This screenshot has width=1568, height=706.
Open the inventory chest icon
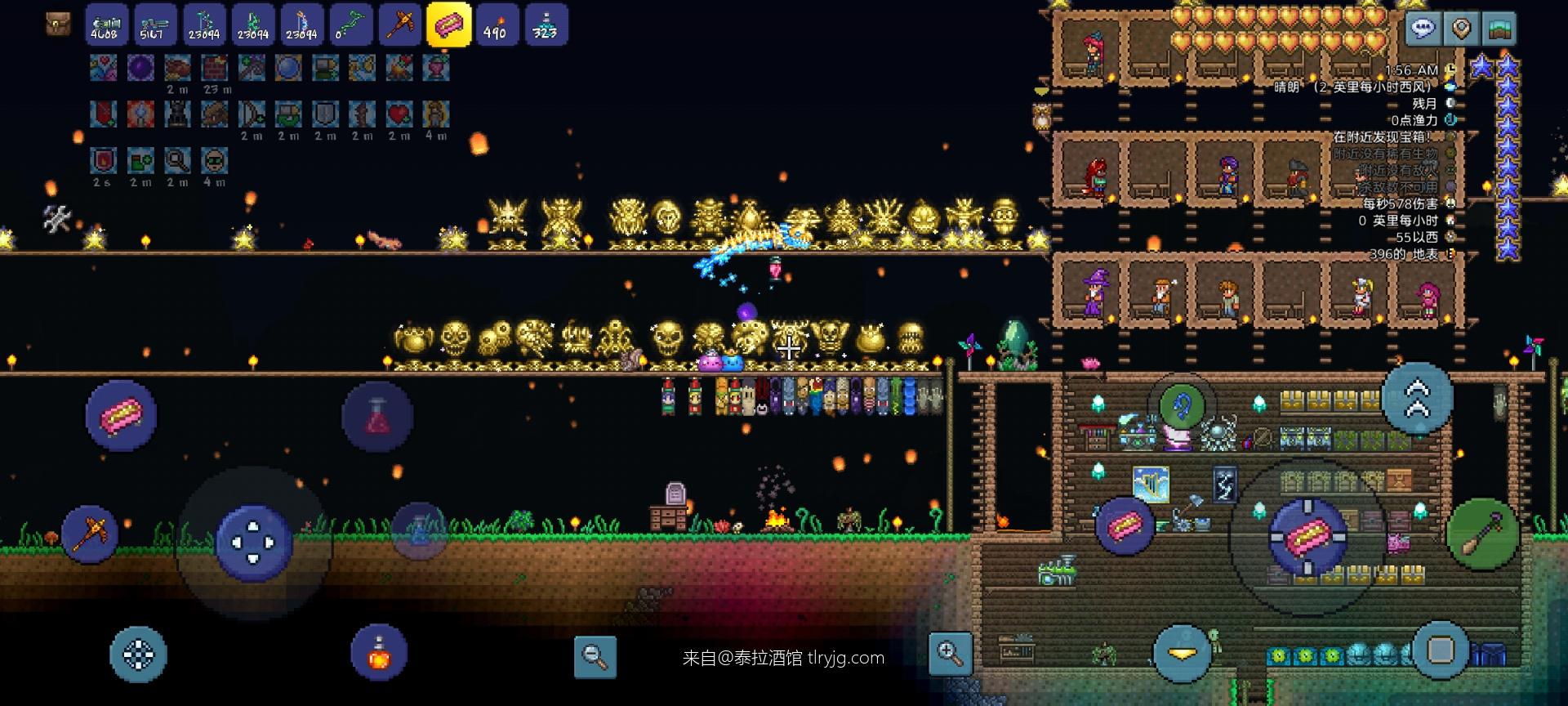(57, 25)
